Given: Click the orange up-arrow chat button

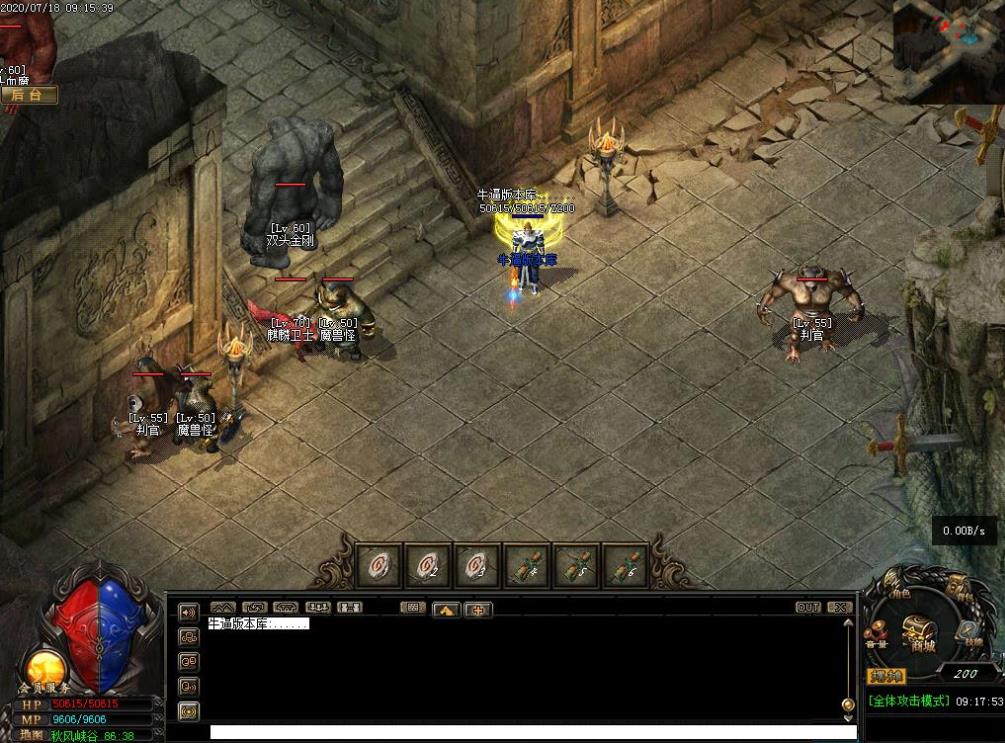Looking at the screenshot, I should [446, 609].
